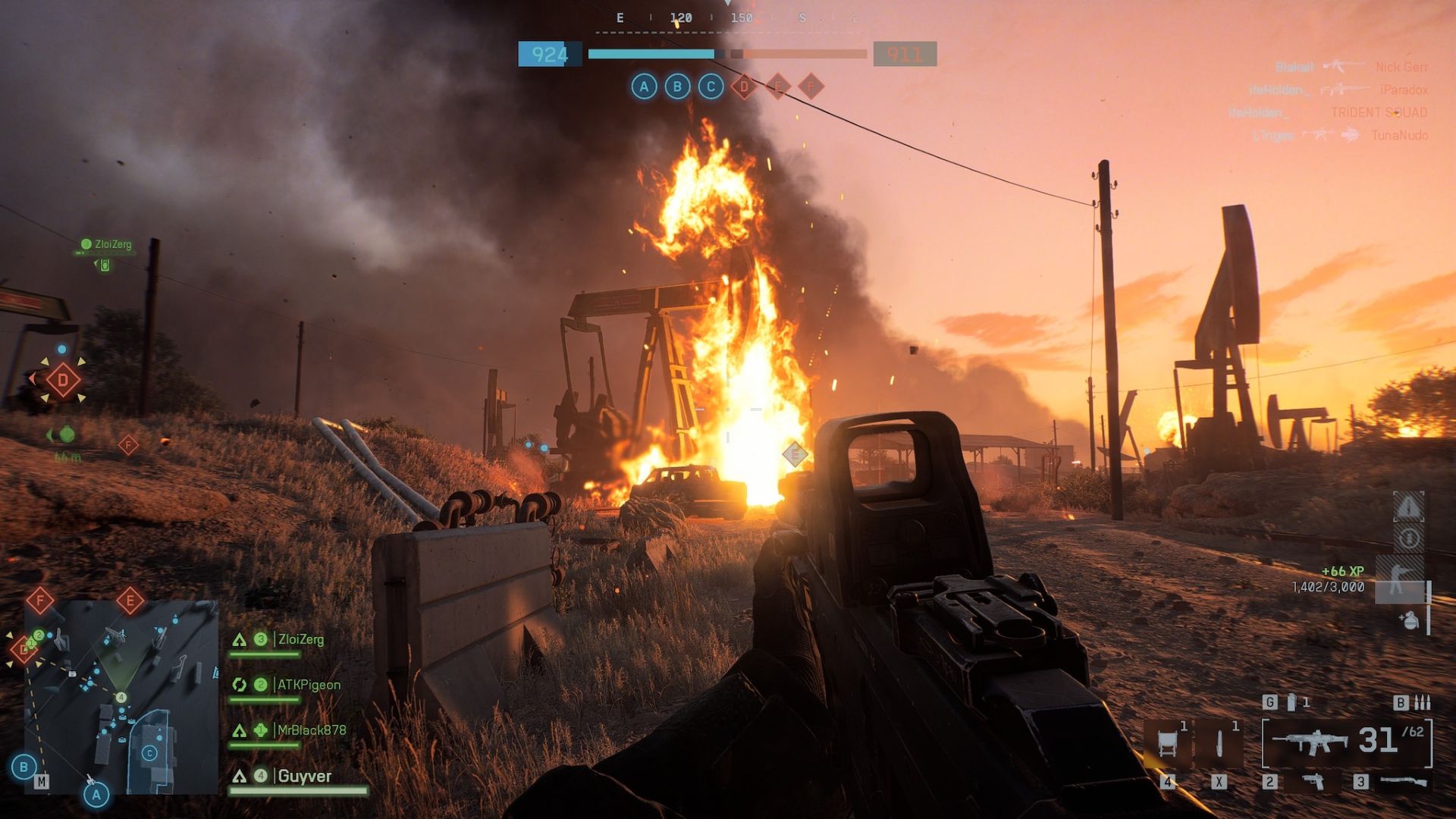Select the melee knife slot
The image size is (1456, 819).
point(1219,742)
